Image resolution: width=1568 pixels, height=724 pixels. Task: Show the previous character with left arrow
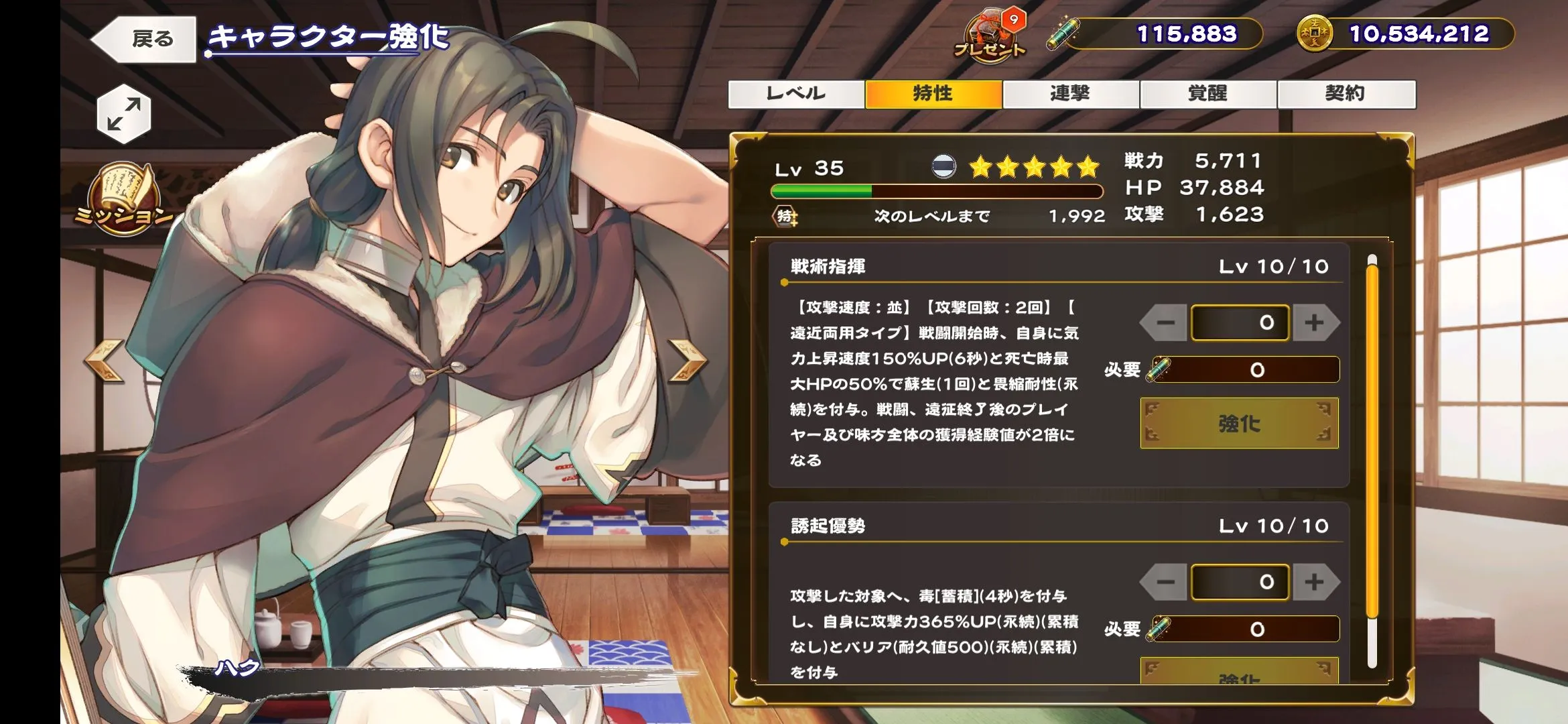point(105,361)
